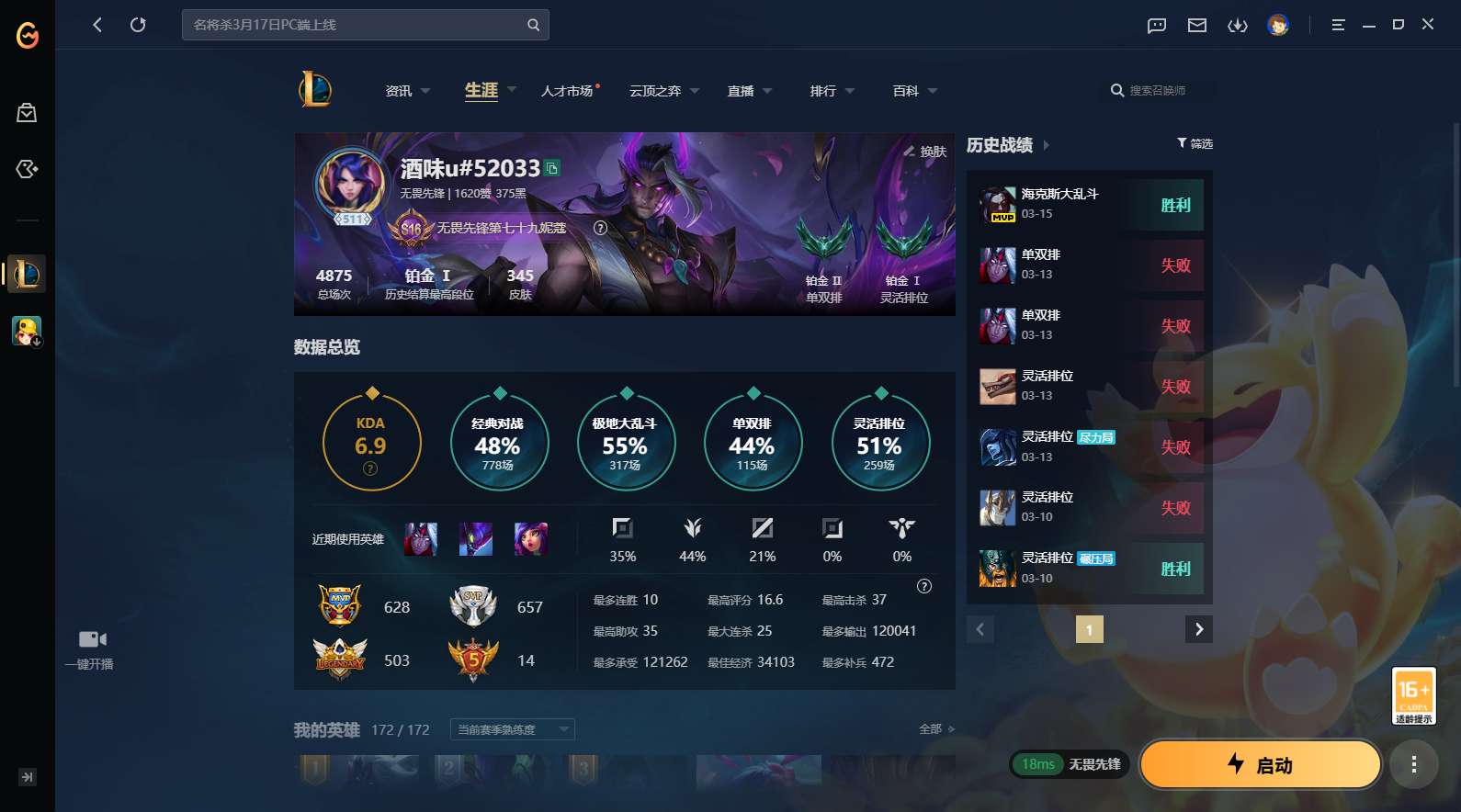Open the inbox icon in the left sidebar
The width and height of the screenshot is (1461, 812).
[x=27, y=112]
